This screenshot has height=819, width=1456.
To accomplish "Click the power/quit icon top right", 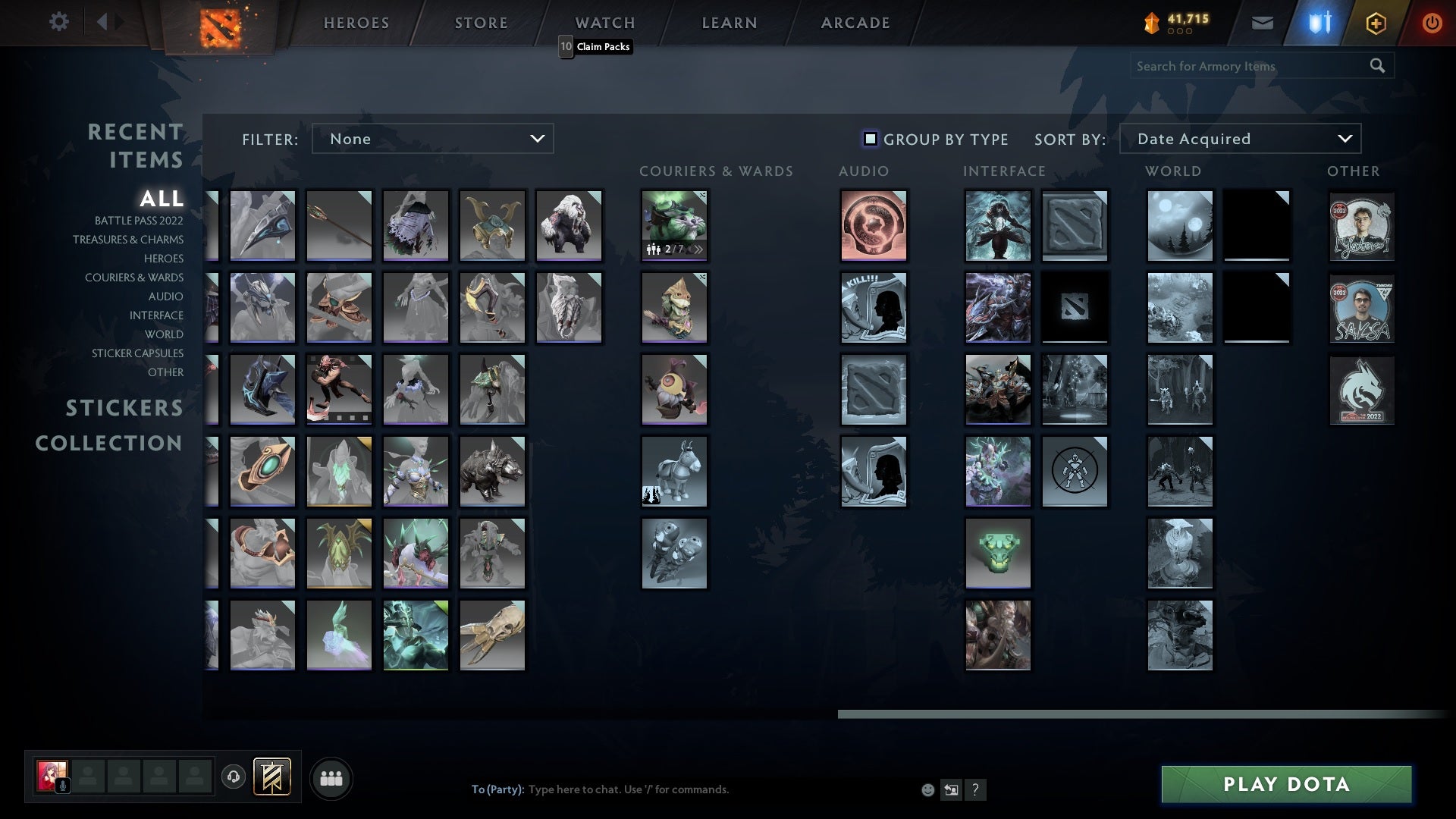I will pyautogui.click(x=1432, y=22).
